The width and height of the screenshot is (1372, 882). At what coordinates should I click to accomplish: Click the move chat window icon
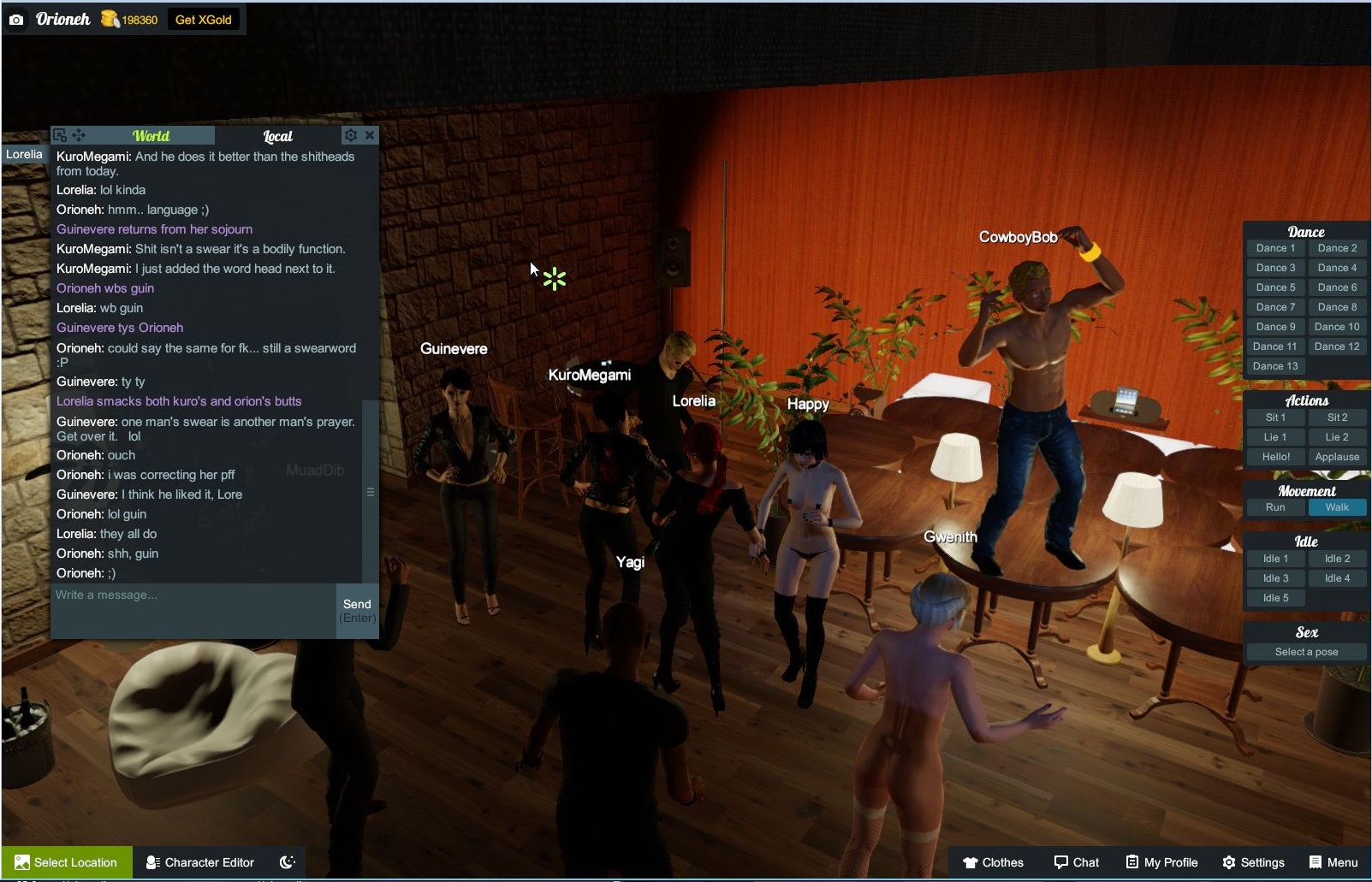point(80,134)
